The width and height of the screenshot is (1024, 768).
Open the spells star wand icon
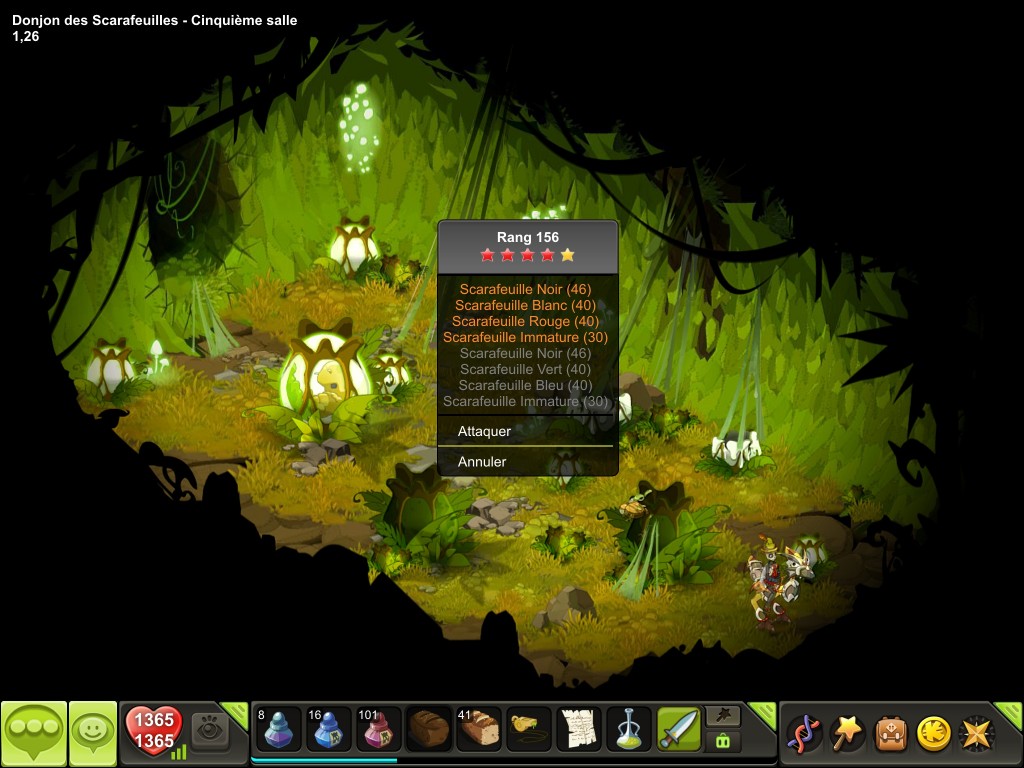(x=847, y=733)
